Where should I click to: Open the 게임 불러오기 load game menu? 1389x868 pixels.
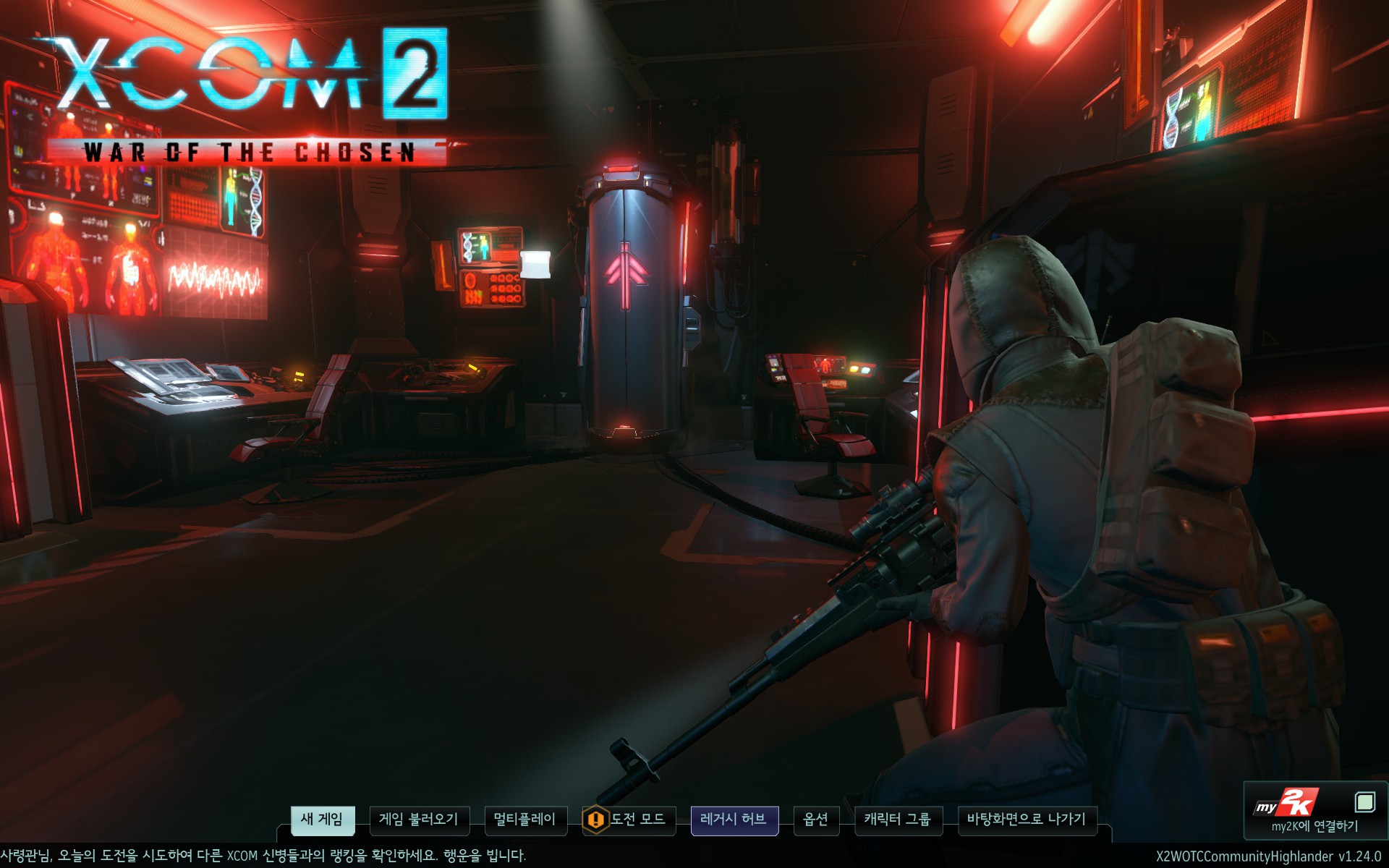coord(419,820)
